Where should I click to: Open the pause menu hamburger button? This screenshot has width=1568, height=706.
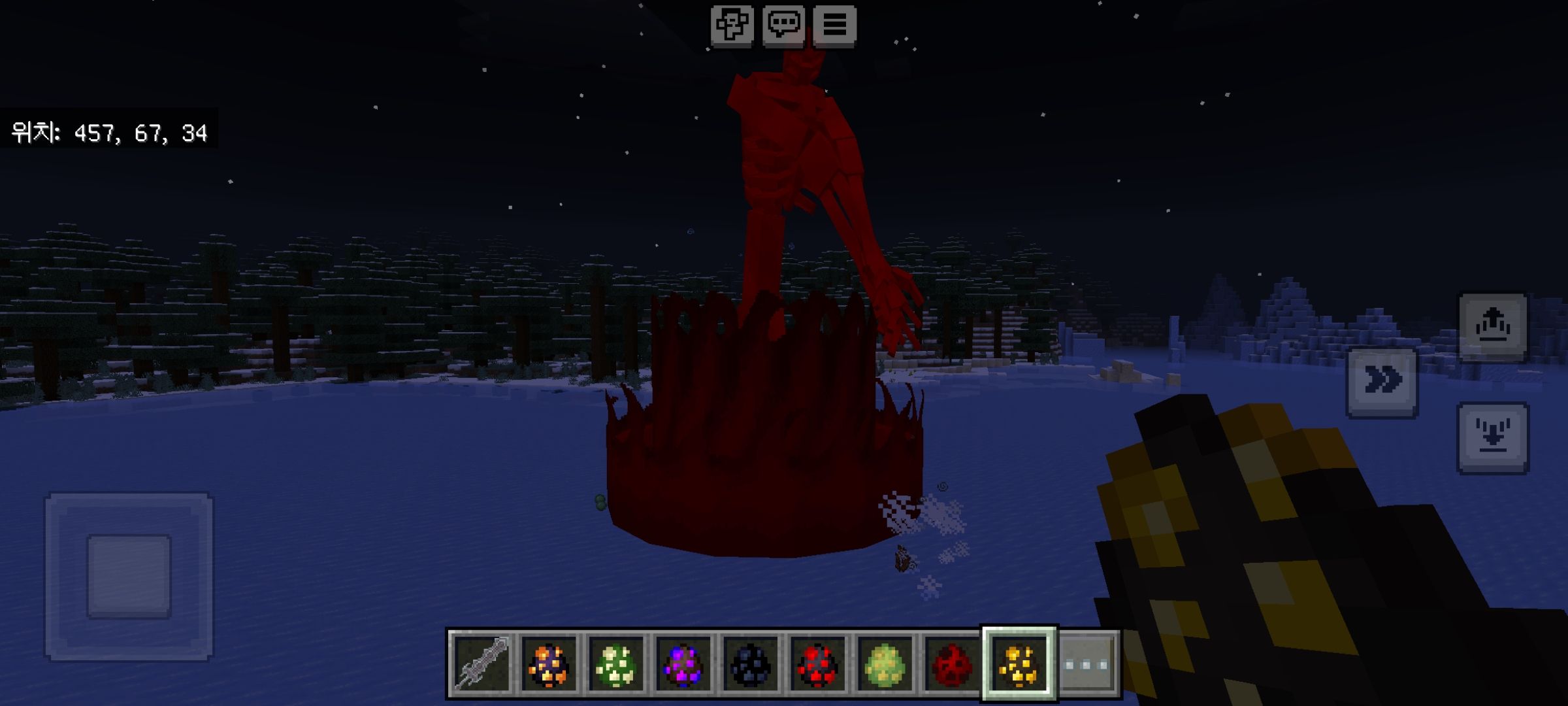point(835,25)
